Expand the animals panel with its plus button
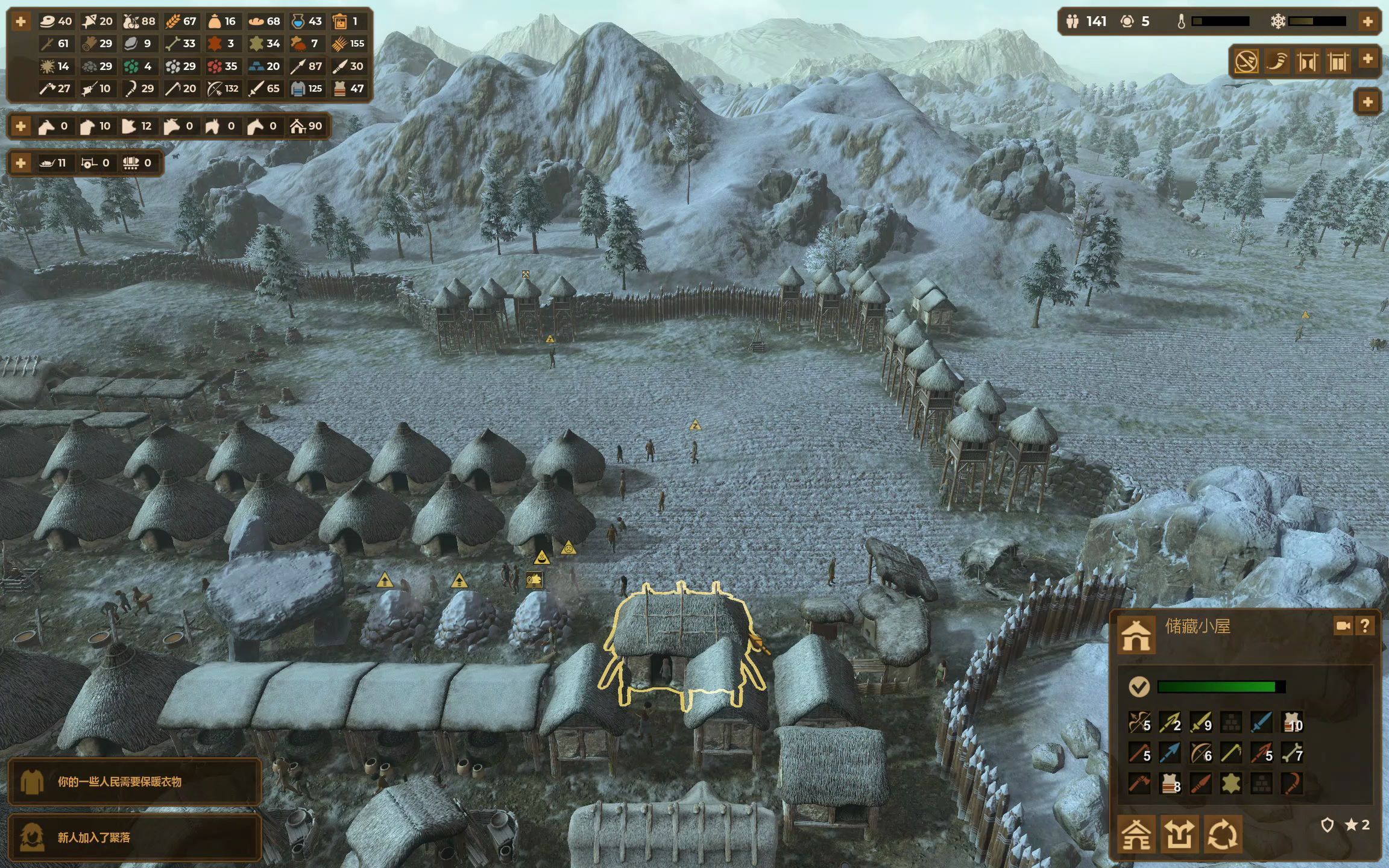The width and height of the screenshot is (1389, 868). point(20,126)
